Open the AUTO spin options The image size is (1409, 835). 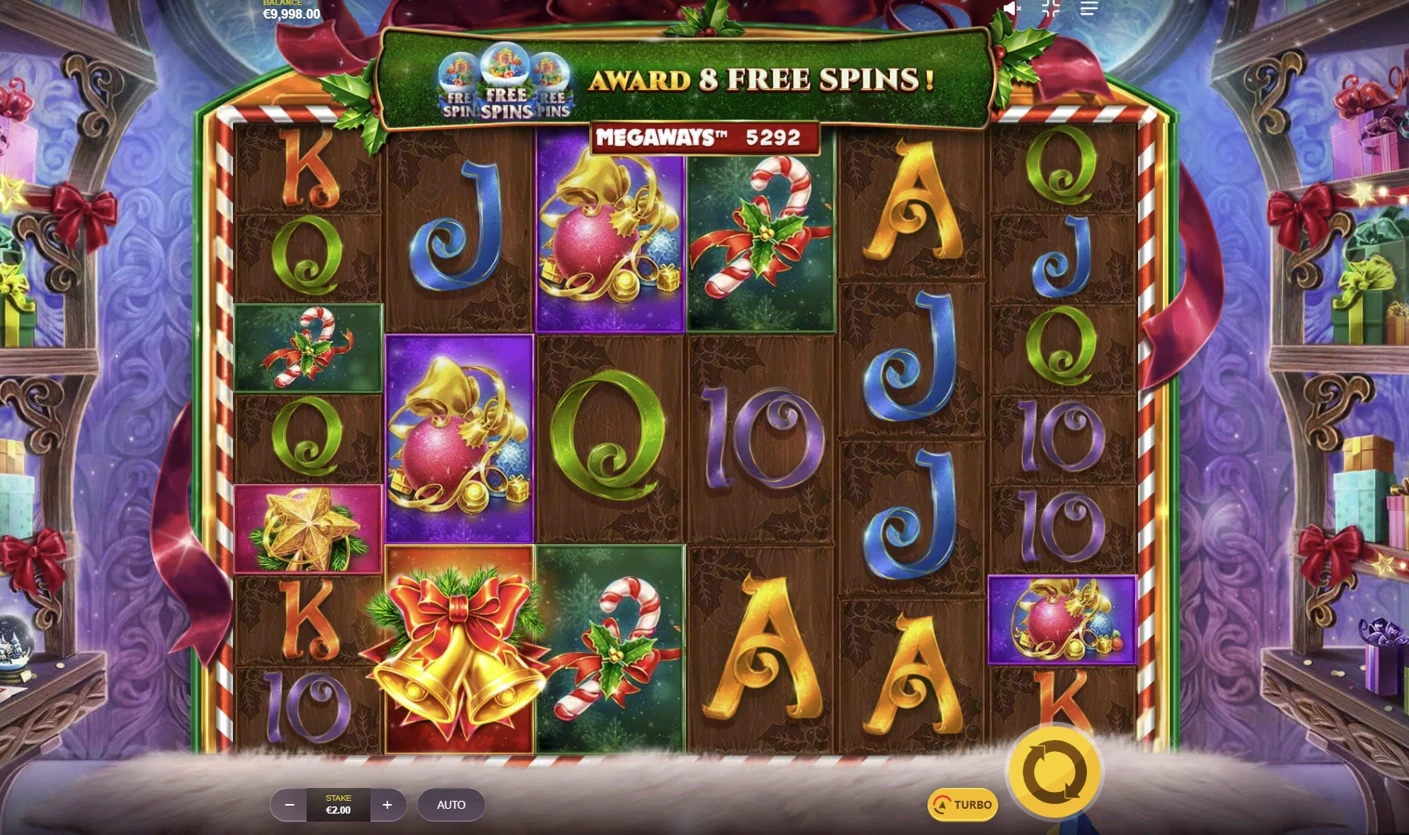tap(451, 804)
